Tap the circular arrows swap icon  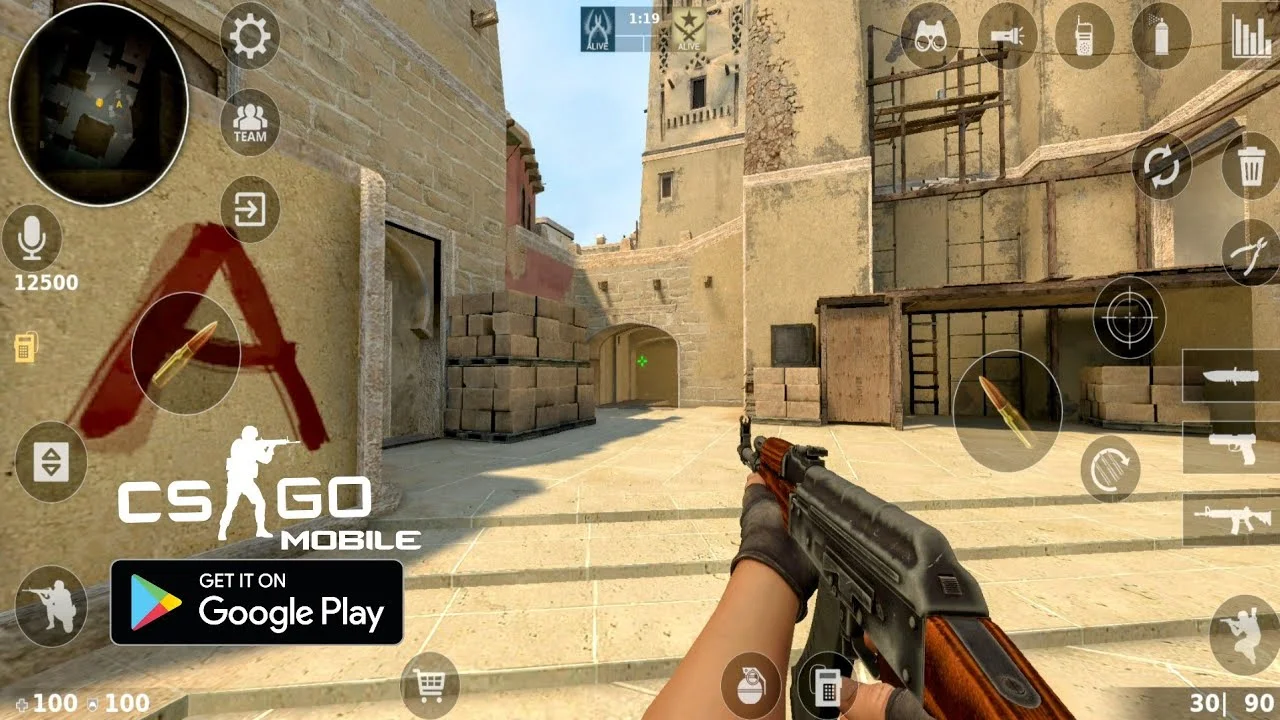(x=1161, y=166)
